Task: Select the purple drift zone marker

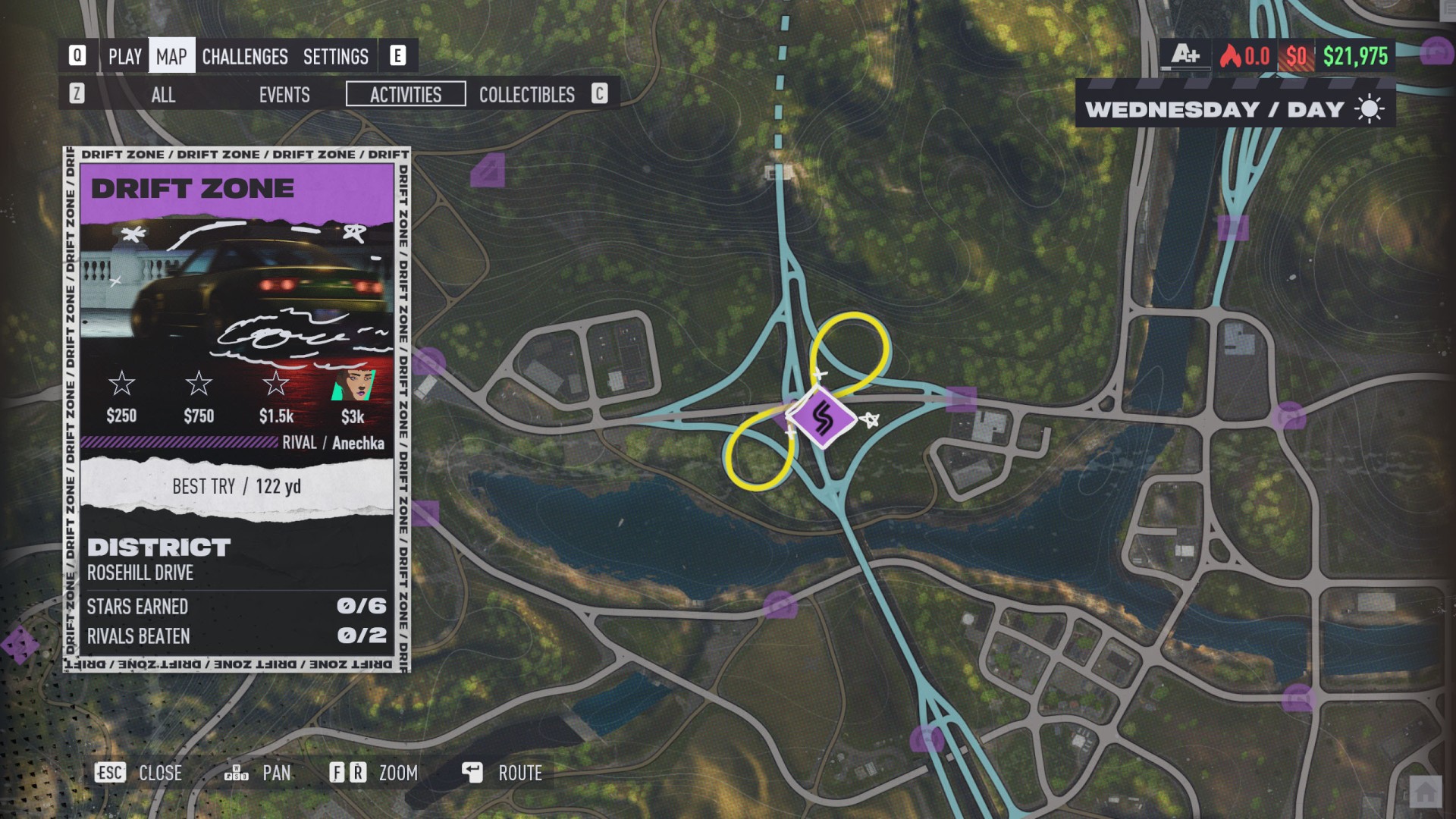Action: [x=821, y=418]
